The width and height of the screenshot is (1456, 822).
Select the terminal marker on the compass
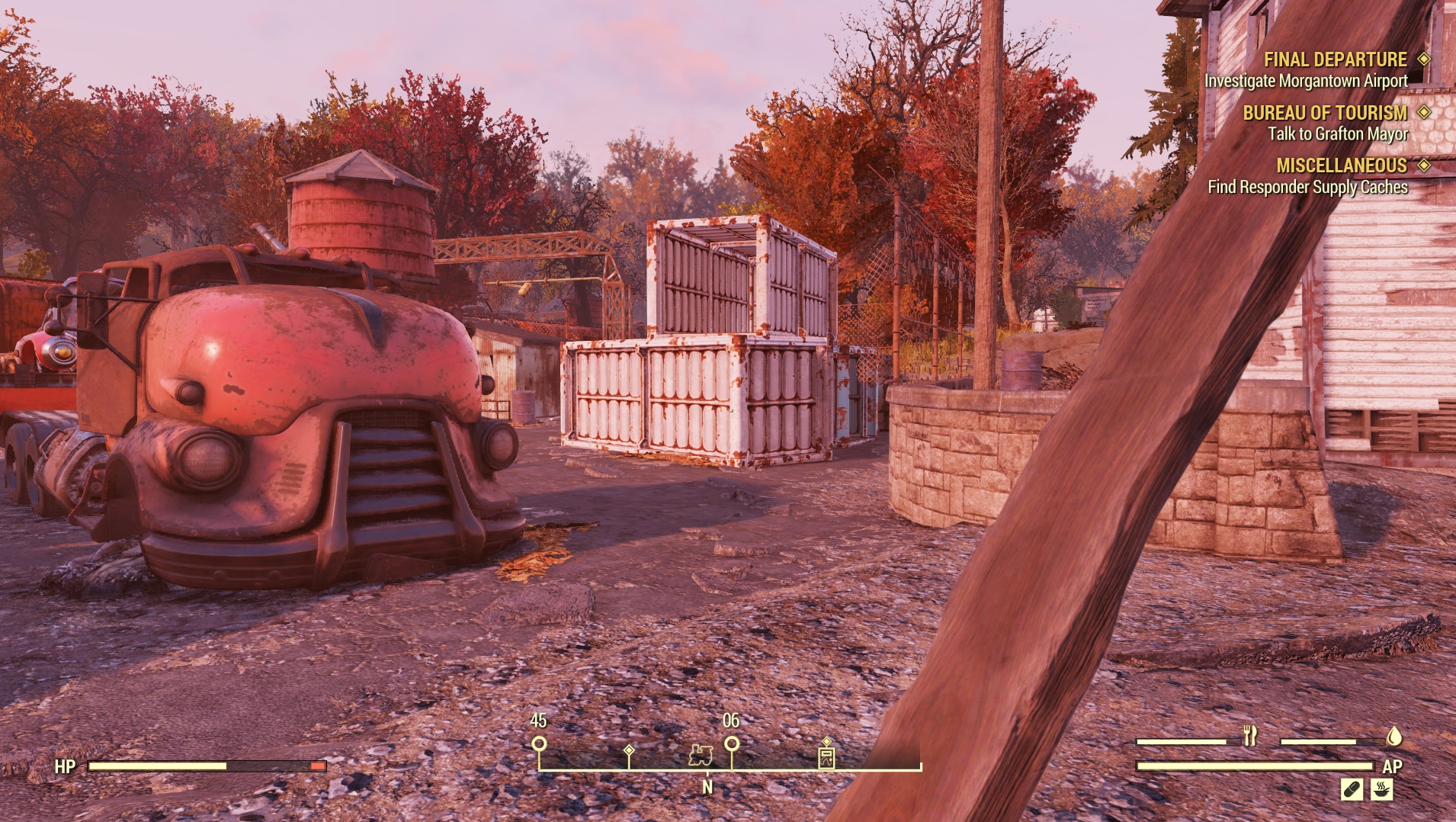(x=826, y=756)
